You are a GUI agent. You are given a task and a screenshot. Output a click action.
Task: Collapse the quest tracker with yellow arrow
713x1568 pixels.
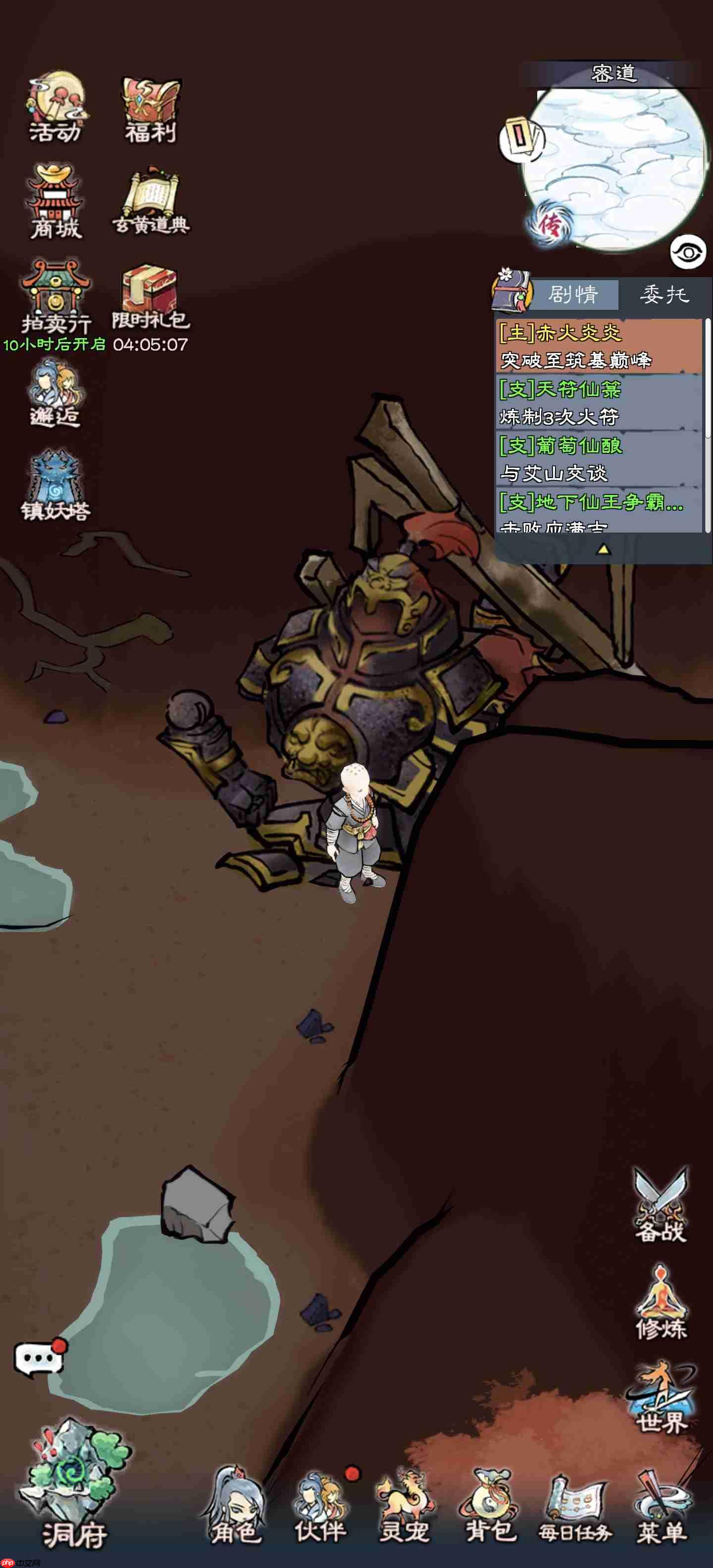603,549
